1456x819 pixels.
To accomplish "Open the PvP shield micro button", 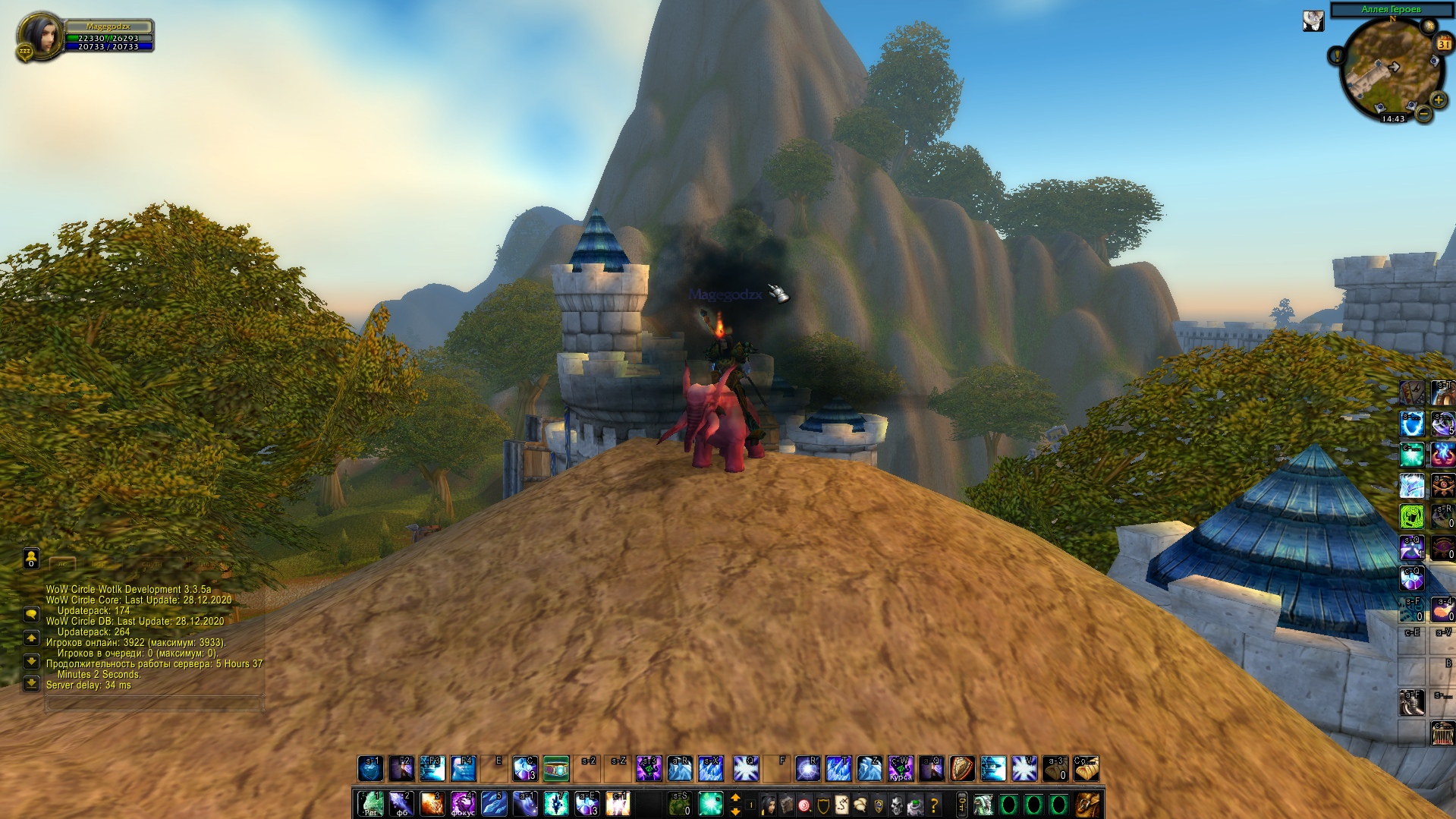I will click(823, 804).
